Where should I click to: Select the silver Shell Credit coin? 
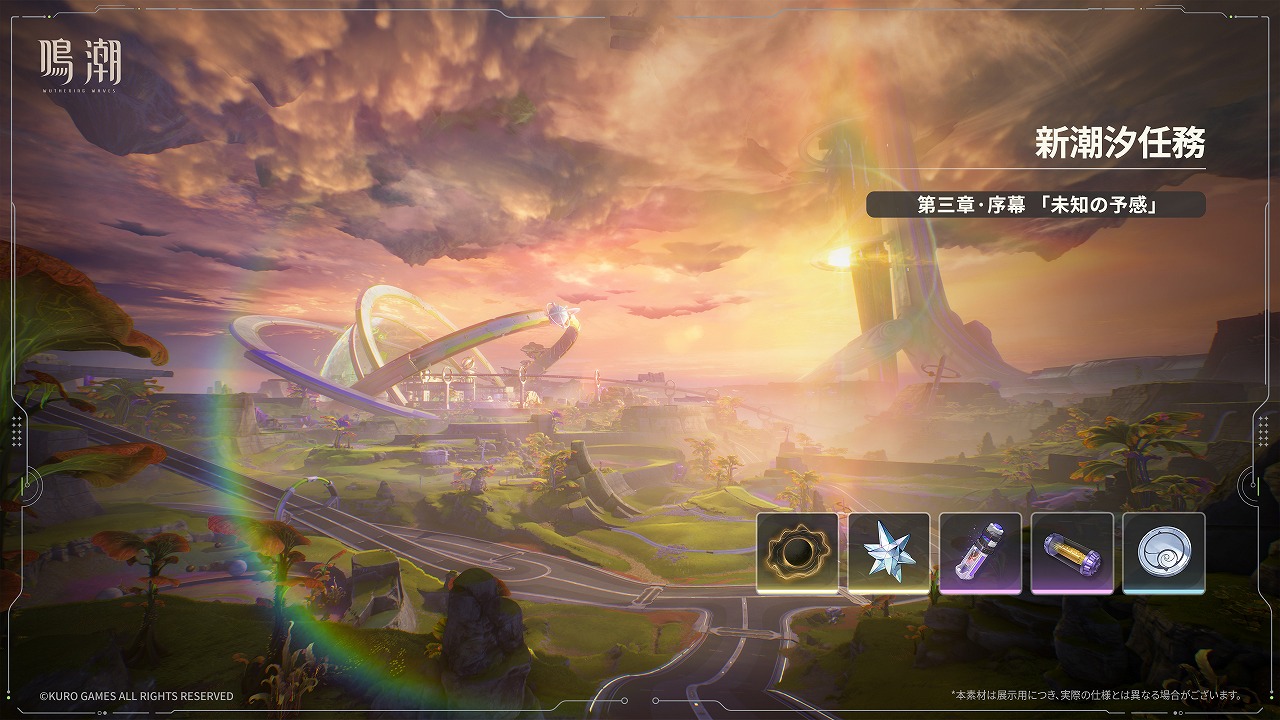click(x=1164, y=552)
